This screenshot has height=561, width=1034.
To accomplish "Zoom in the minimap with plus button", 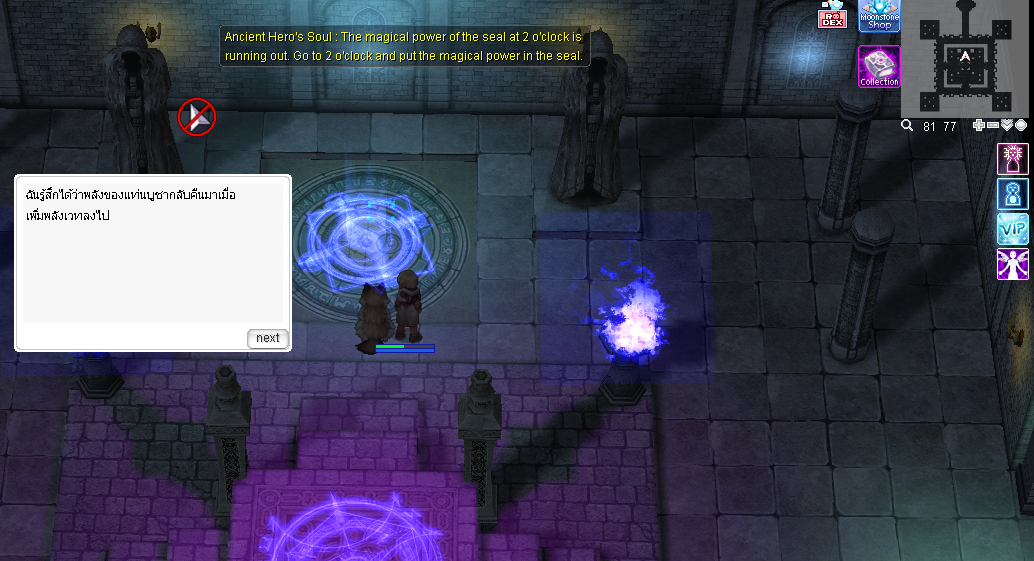I will pyautogui.click(x=979, y=126).
